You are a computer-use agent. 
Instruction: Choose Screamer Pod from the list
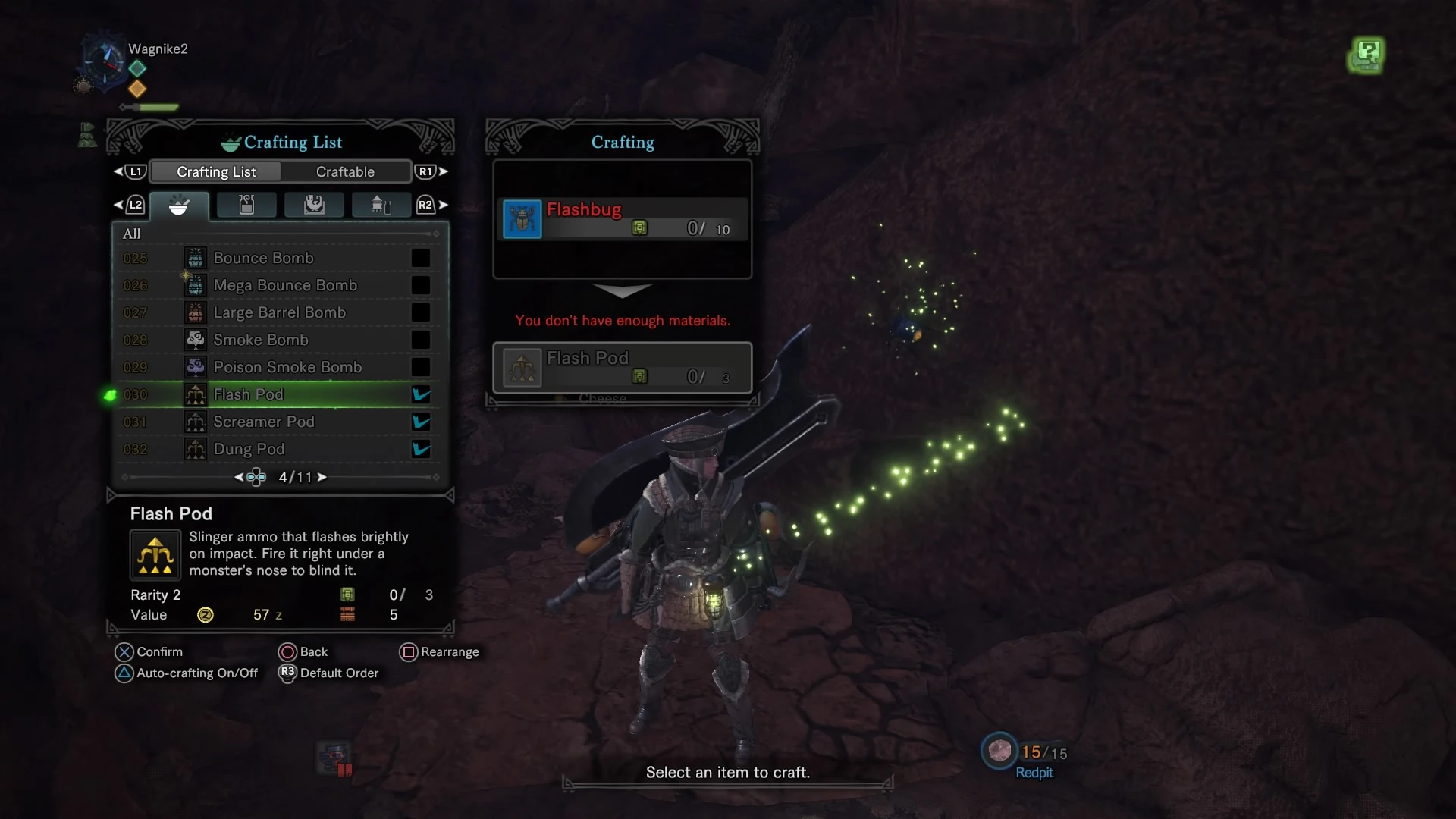263,422
